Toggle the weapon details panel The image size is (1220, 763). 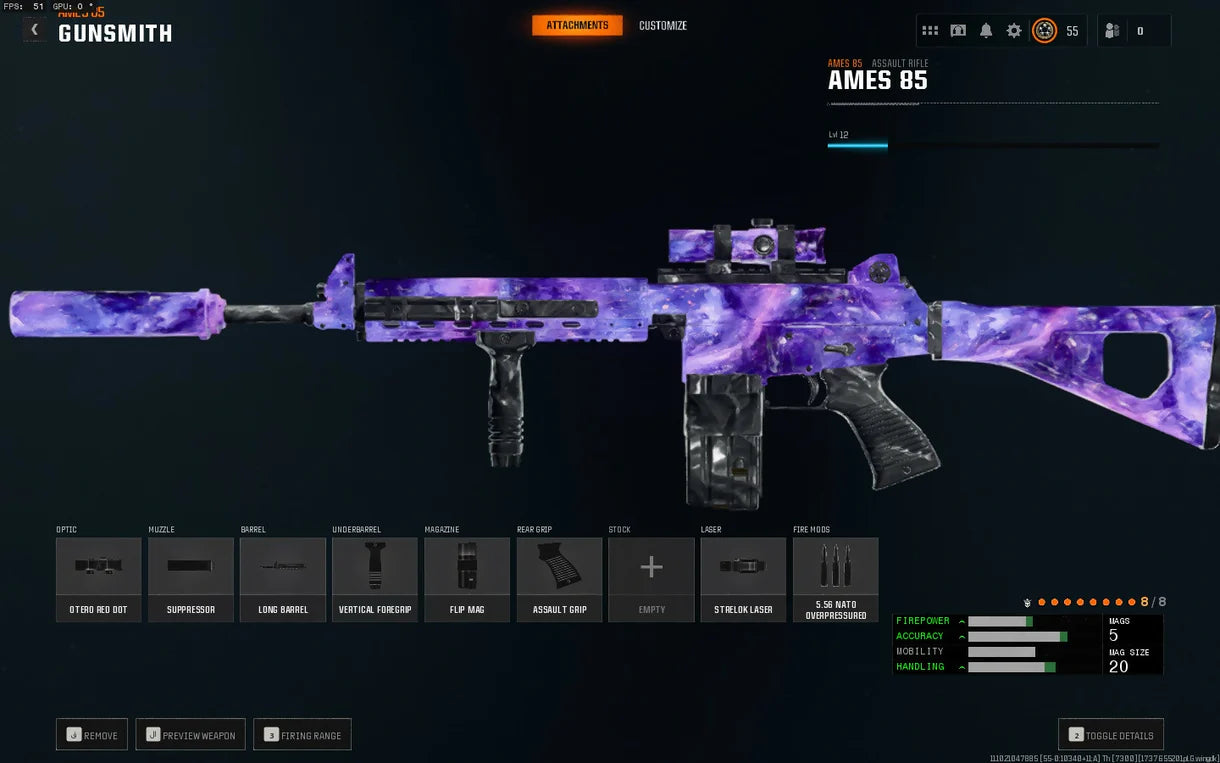click(1110, 735)
